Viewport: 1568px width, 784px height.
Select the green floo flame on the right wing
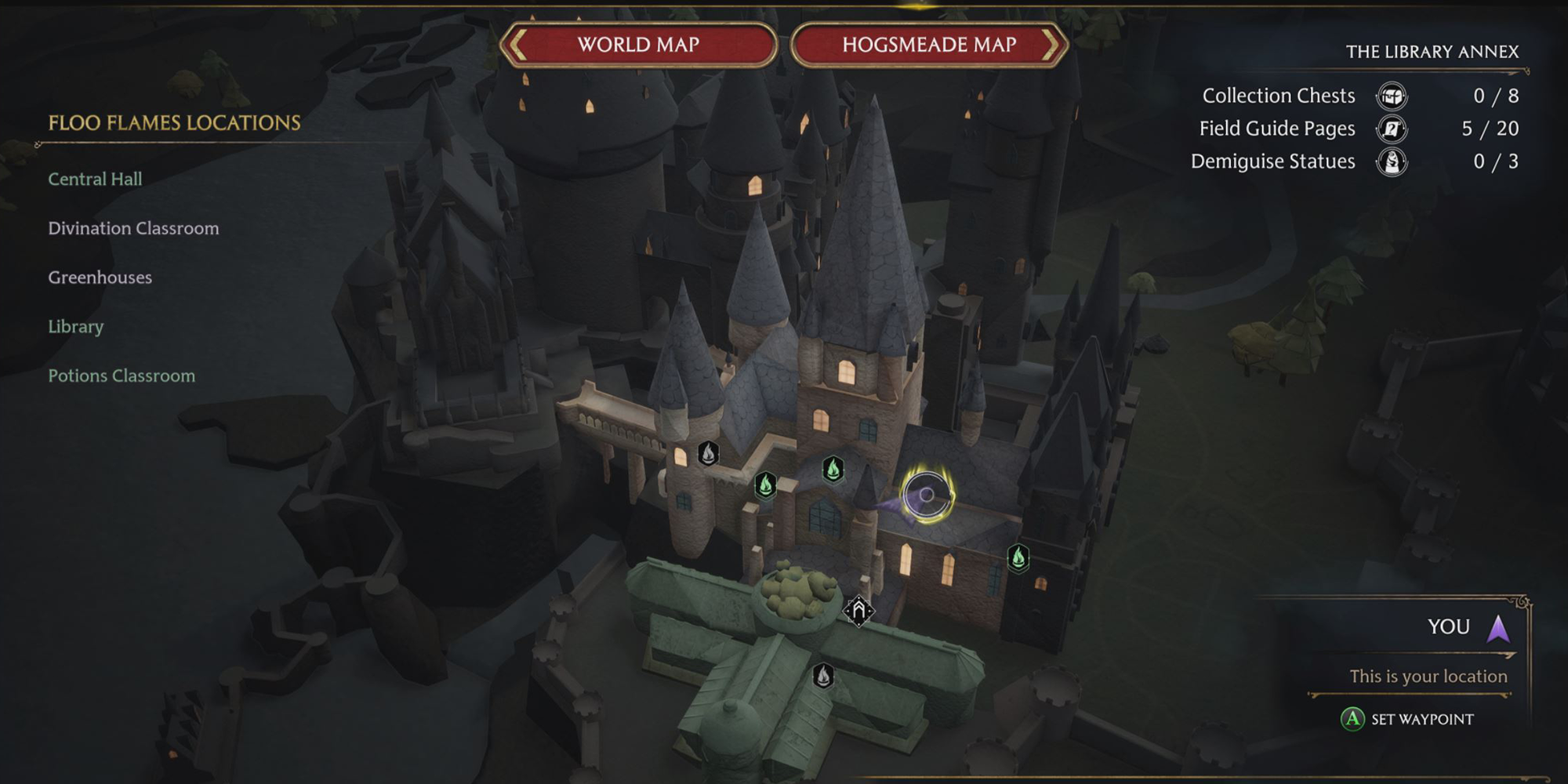1018,557
